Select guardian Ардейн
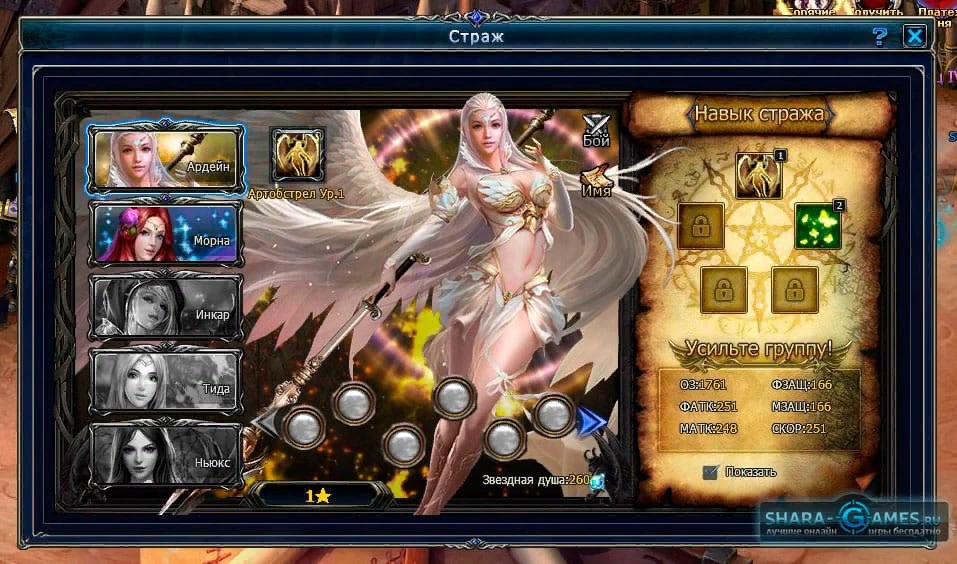Image resolution: width=957 pixels, height=564 pixels. pyautogui.click(x=166, y=159)
